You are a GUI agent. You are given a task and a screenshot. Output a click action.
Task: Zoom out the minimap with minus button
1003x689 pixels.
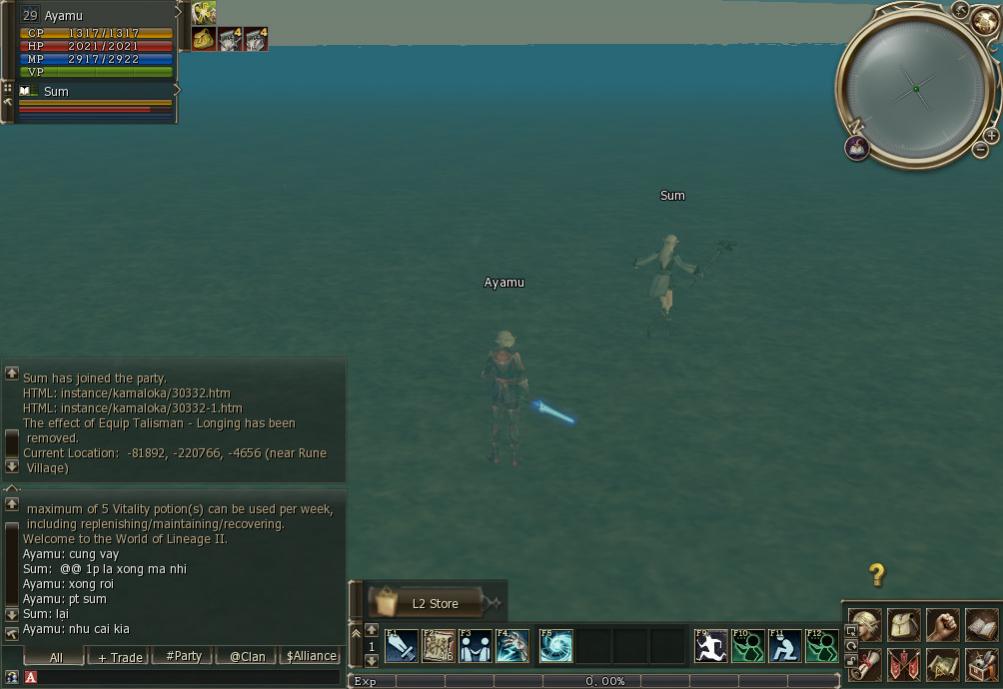coord(980,150)
